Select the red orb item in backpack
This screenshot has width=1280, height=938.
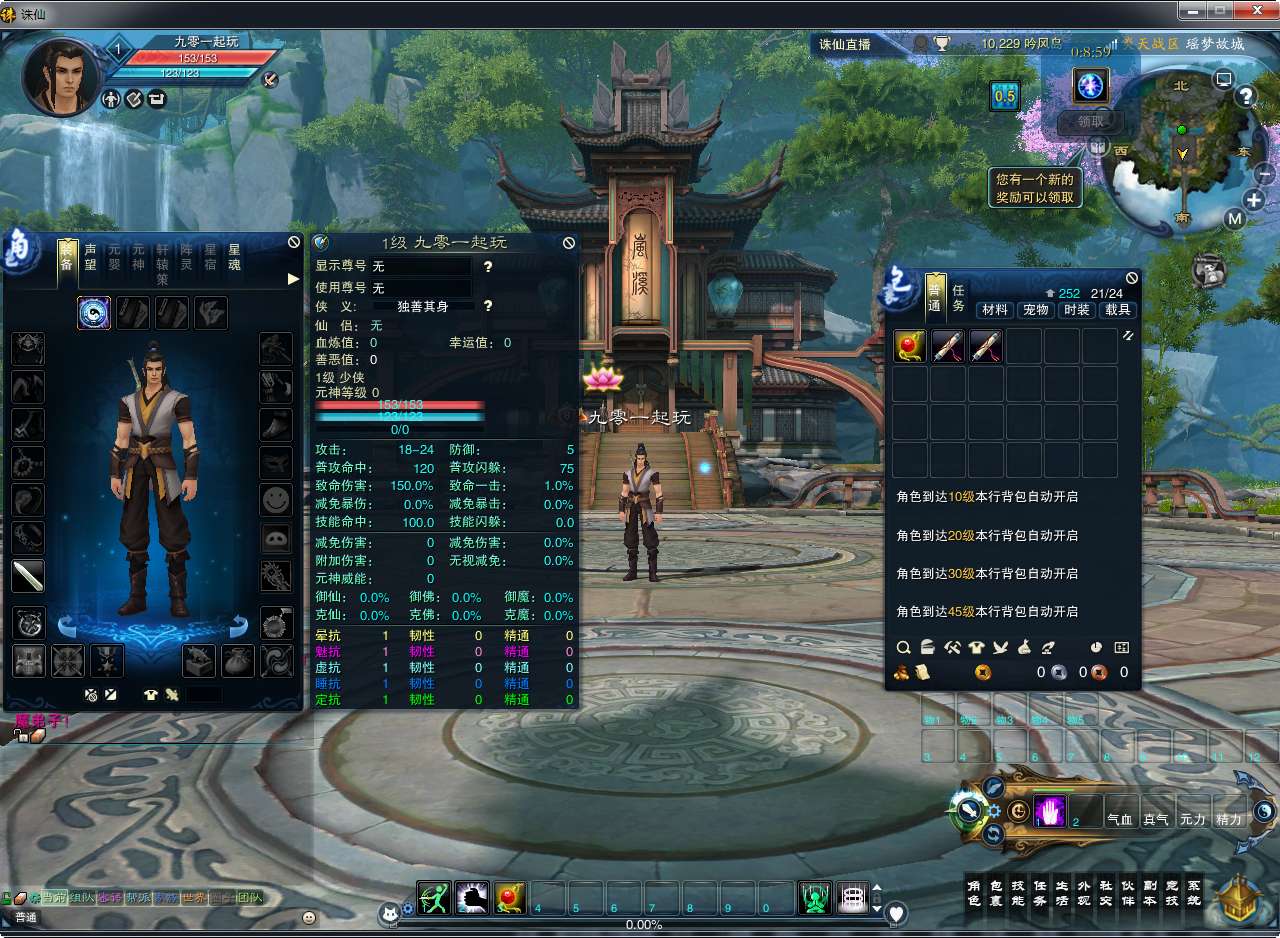[910, 347]
